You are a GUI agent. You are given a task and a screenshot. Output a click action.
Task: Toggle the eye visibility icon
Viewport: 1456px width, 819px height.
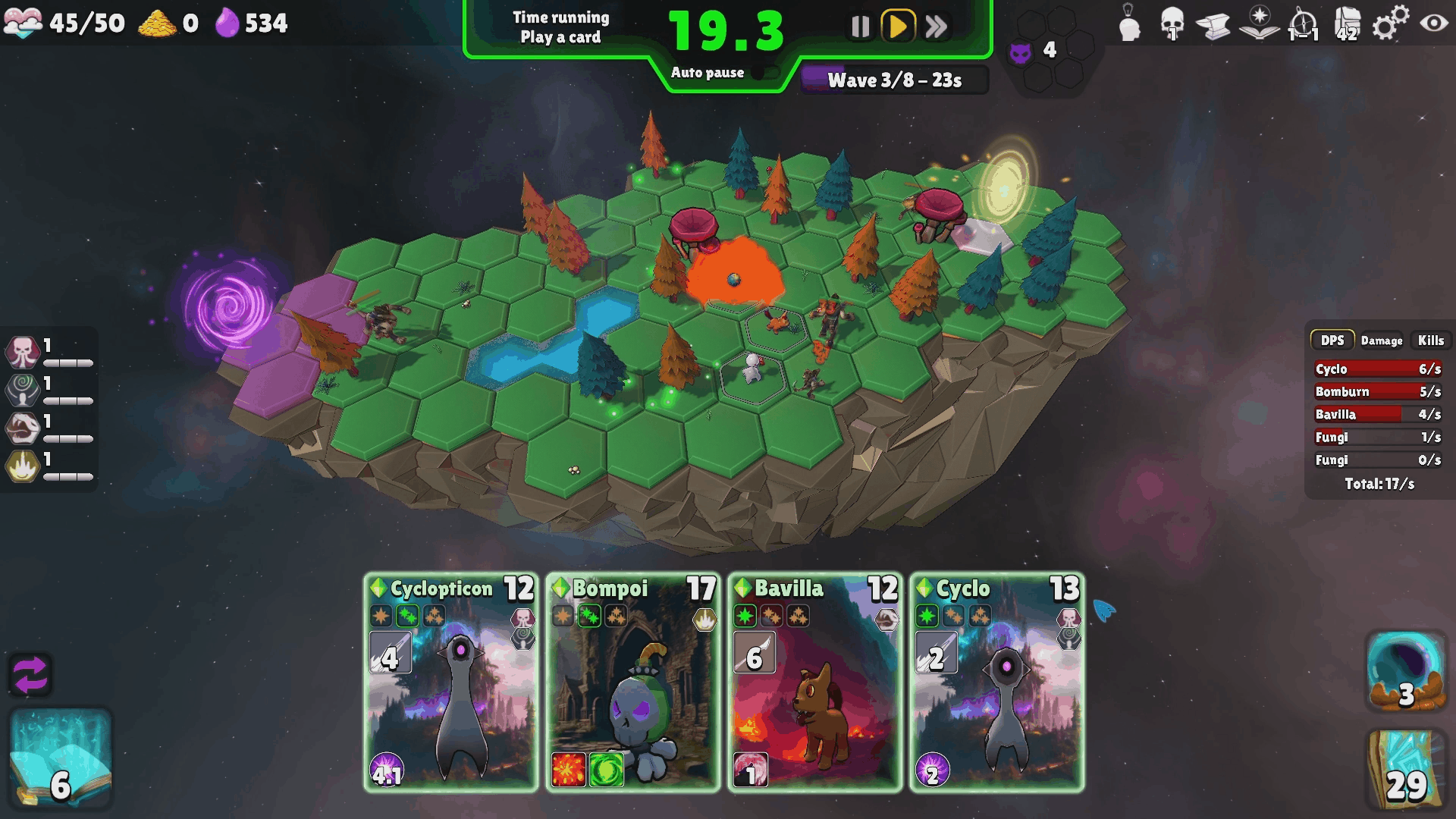1433,23
